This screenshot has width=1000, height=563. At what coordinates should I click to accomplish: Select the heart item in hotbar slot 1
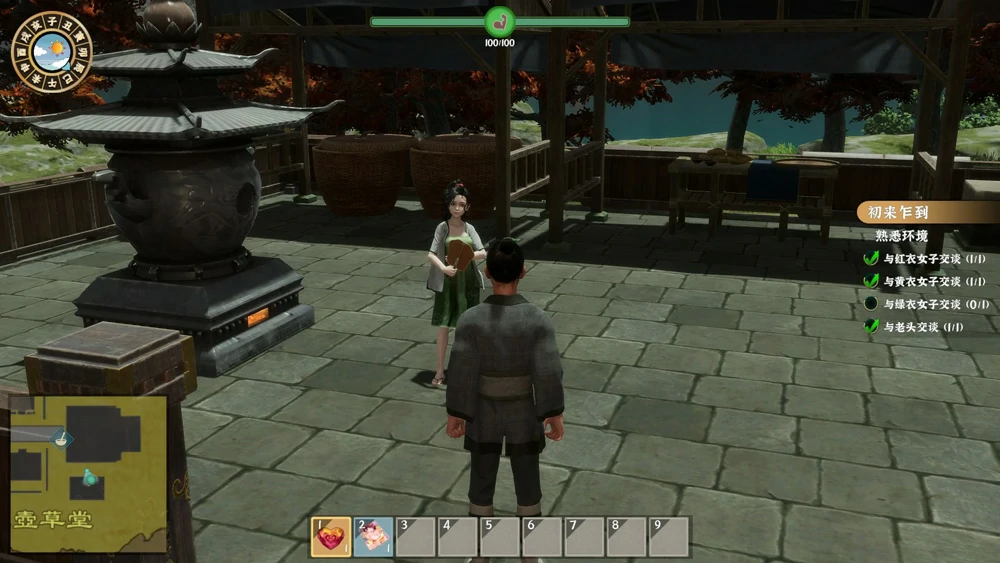coord(331,537)
